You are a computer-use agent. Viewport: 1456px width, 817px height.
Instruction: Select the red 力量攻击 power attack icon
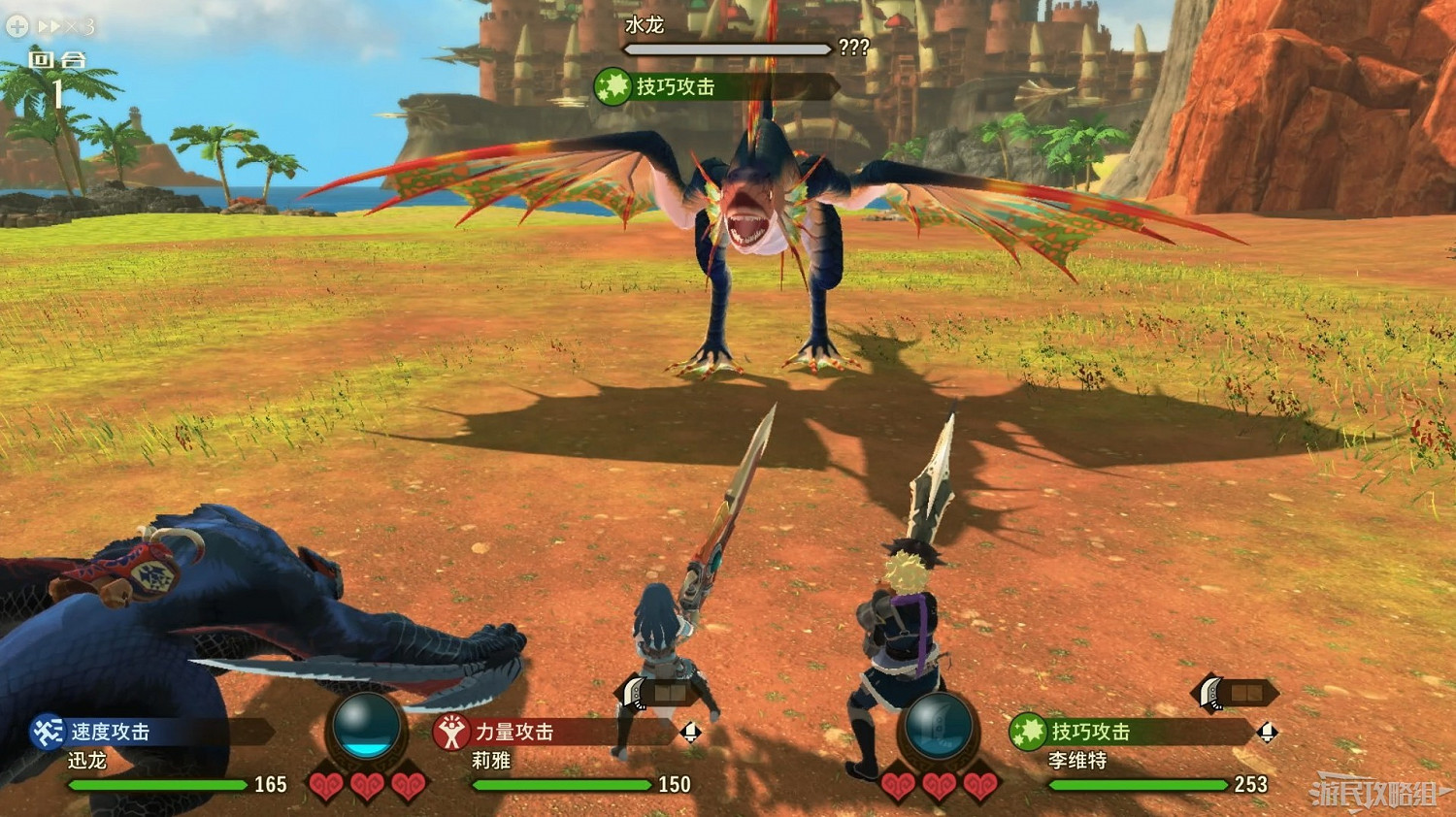[x=452, y=735]
